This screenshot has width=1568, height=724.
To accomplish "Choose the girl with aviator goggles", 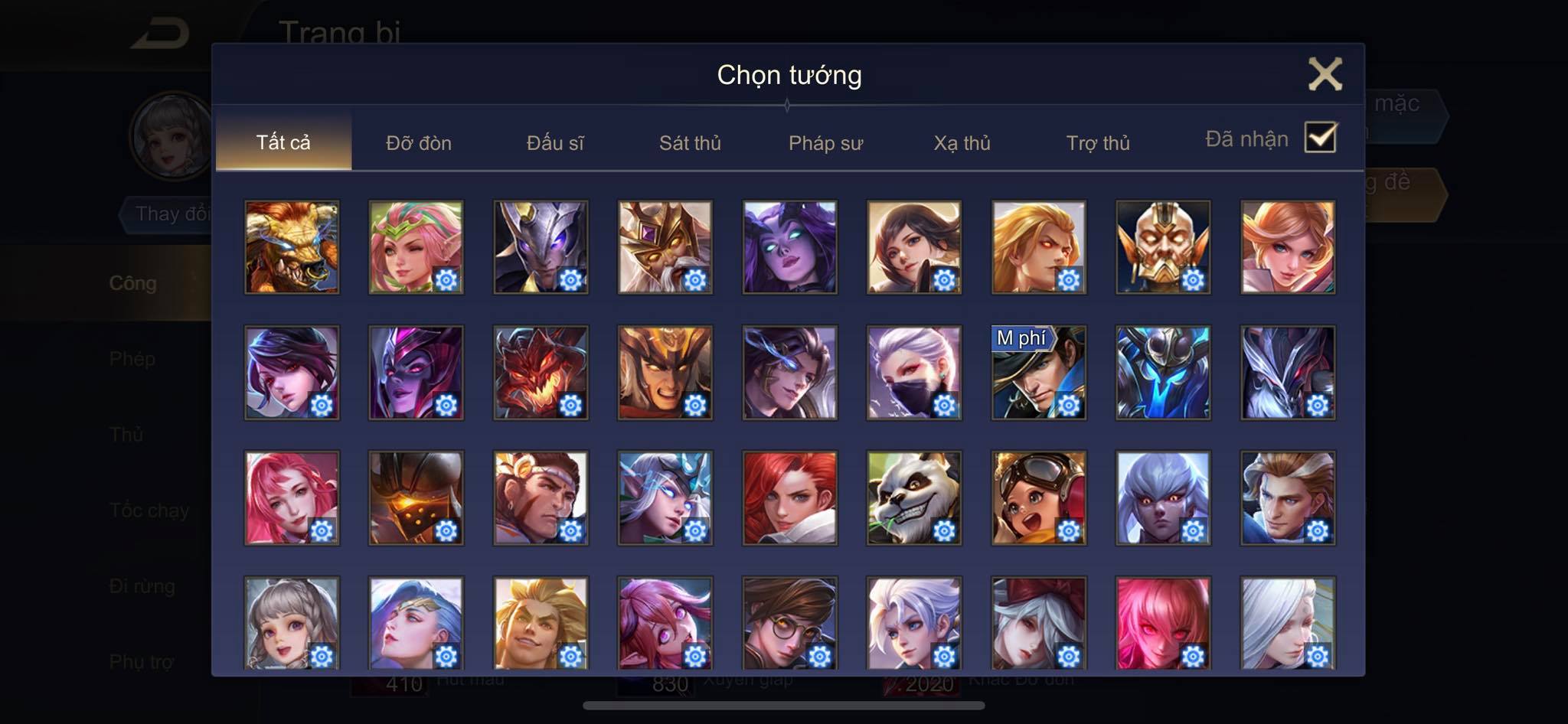I will point(1038,497).
